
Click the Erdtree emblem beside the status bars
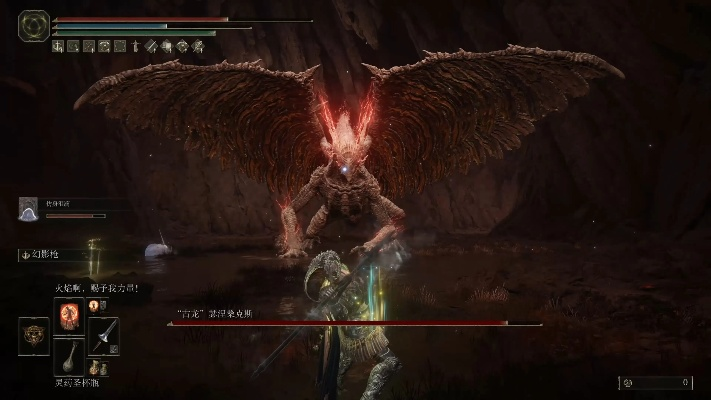click(33, 25)
